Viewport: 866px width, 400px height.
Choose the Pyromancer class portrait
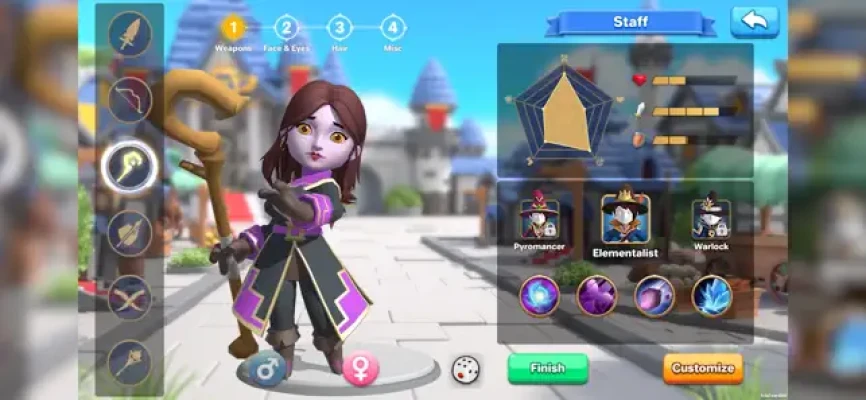pyautogui.click(x=539, y=219)
